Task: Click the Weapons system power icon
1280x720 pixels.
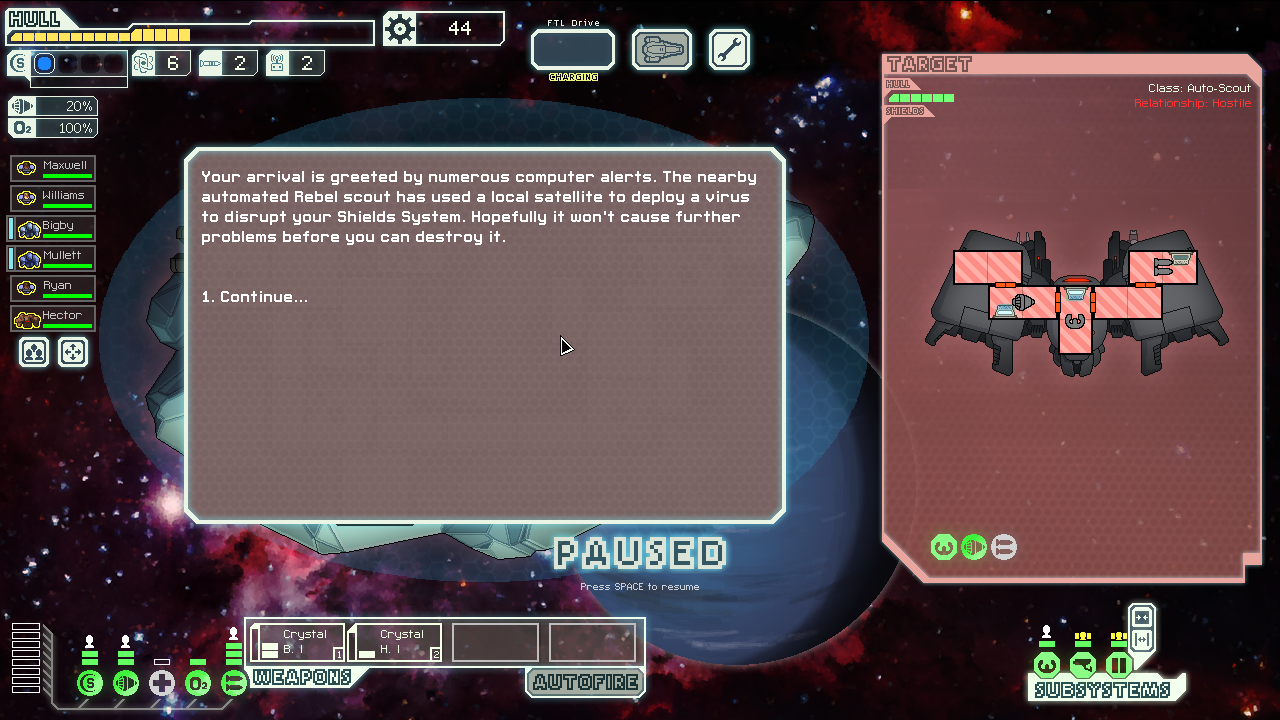Action: click(234, 684)
